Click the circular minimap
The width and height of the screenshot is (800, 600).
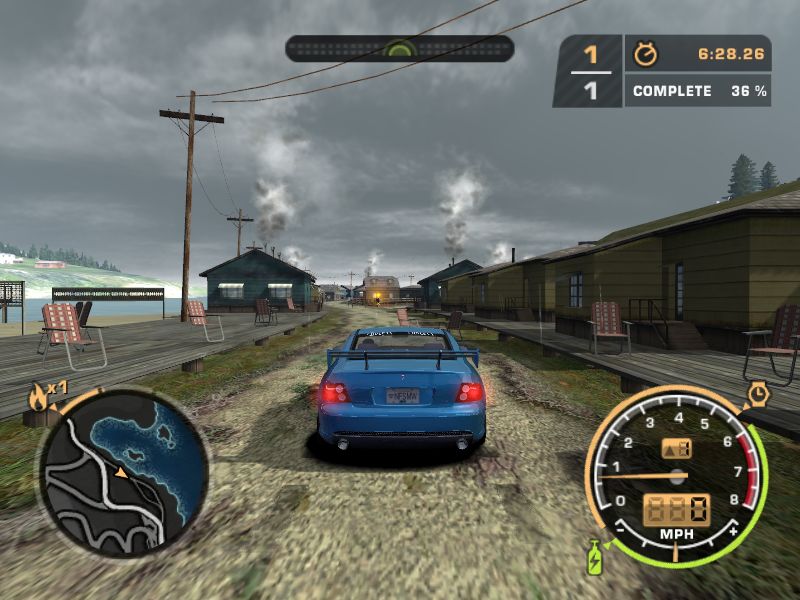pos(124,472)
